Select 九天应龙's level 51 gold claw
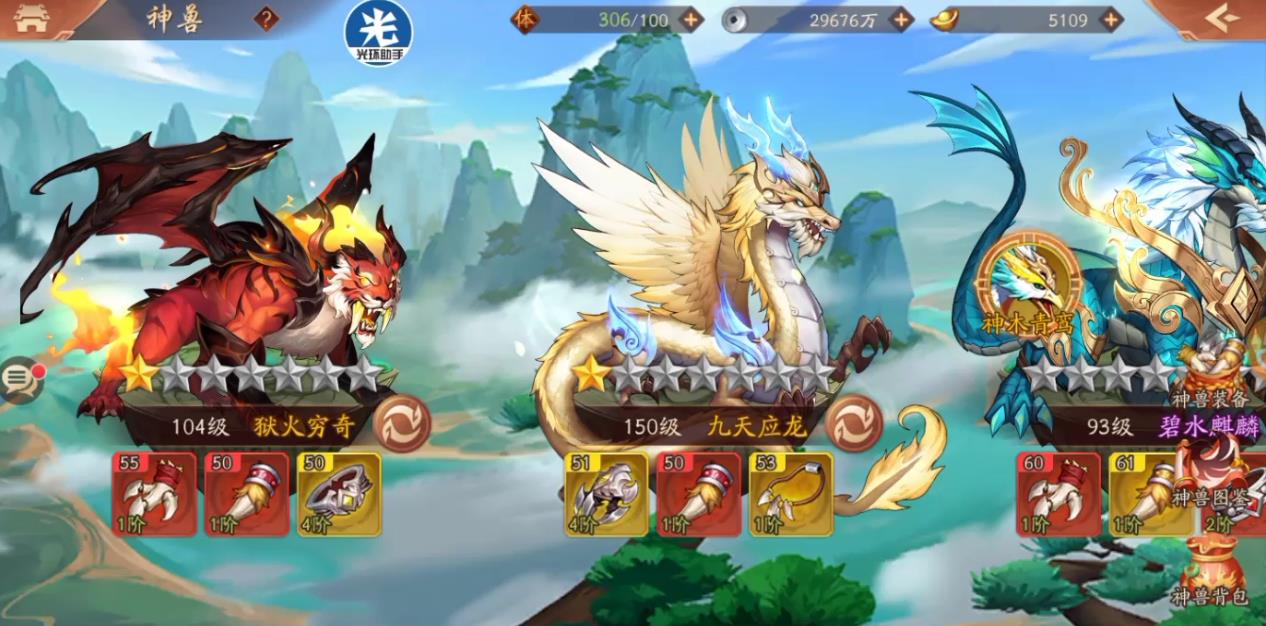The width and height of the screenshot is (1266, 626). point(606,494)
